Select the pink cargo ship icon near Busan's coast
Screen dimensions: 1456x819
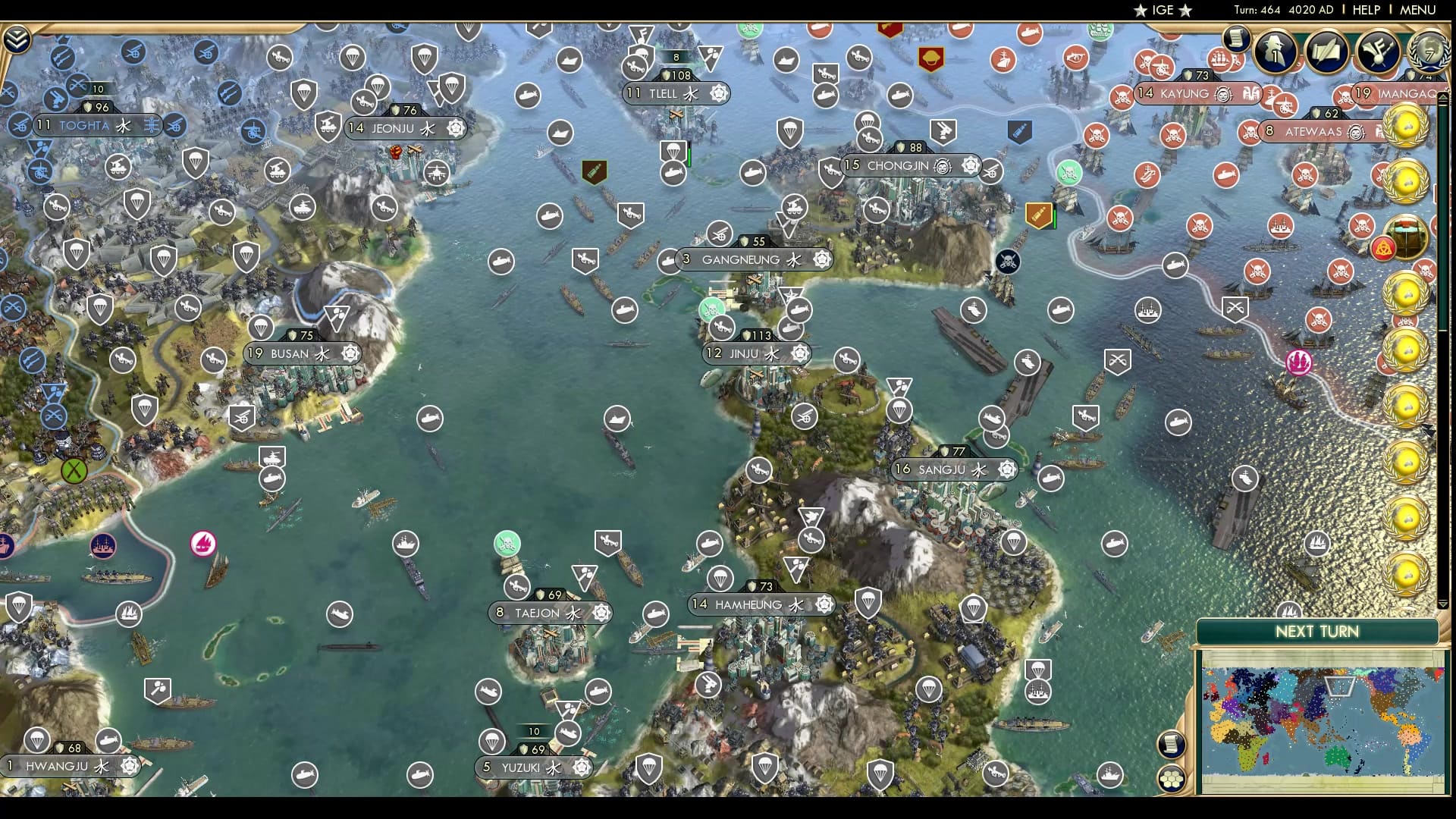[202, 544]
